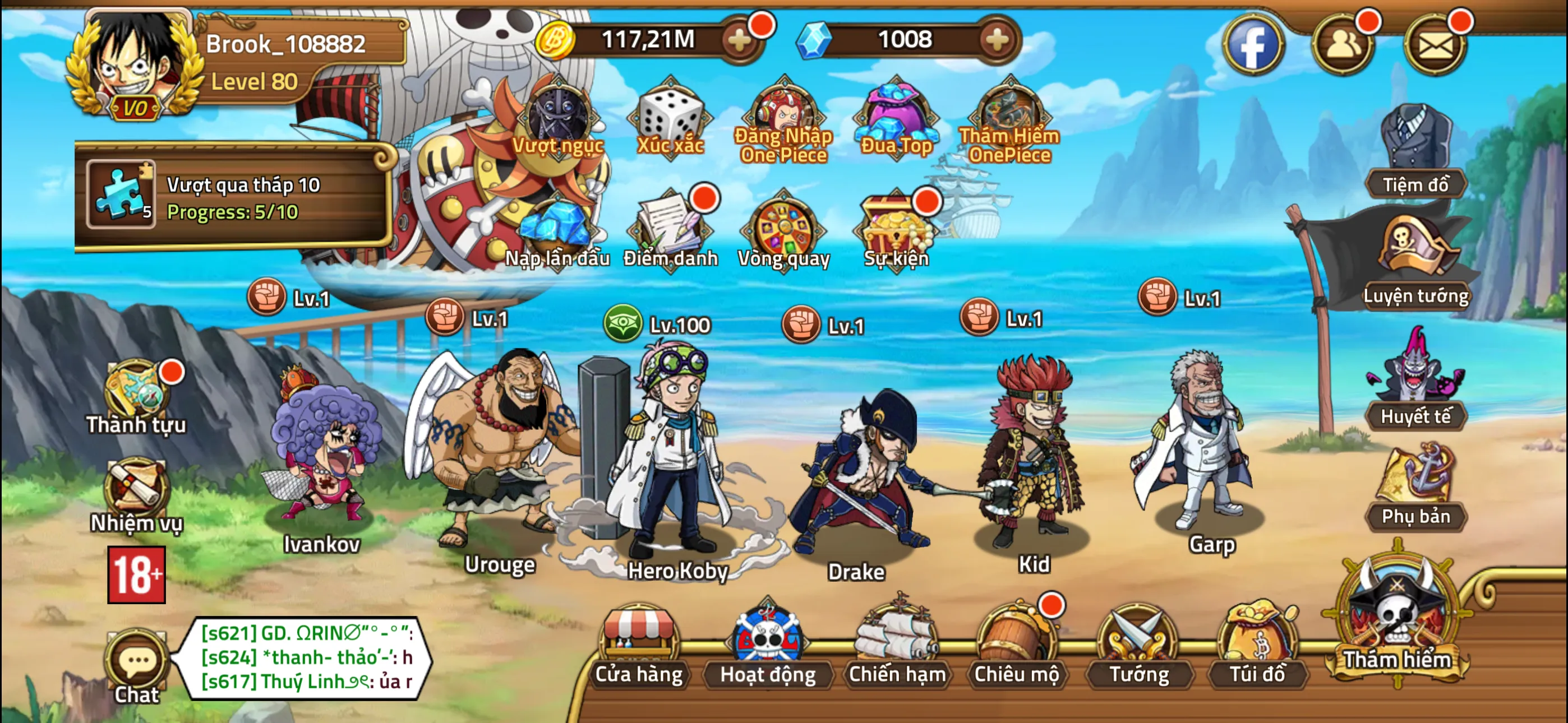Add blue diamonds with the plus button
1568x723 pixels.
tap(996, 41)
